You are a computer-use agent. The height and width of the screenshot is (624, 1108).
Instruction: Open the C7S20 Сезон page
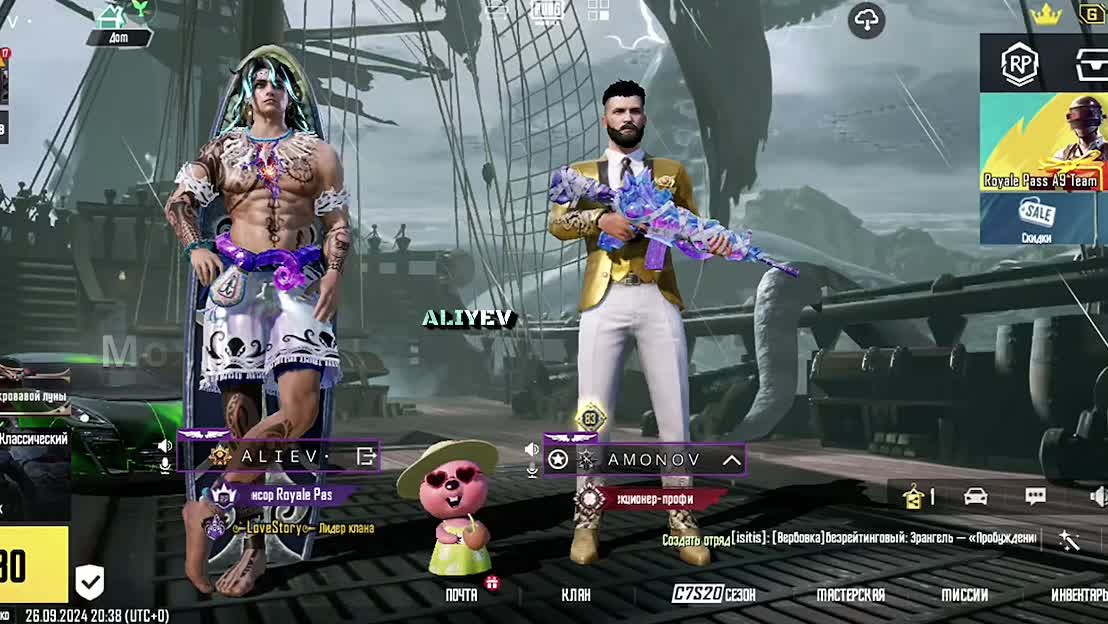tap(713, 595)
